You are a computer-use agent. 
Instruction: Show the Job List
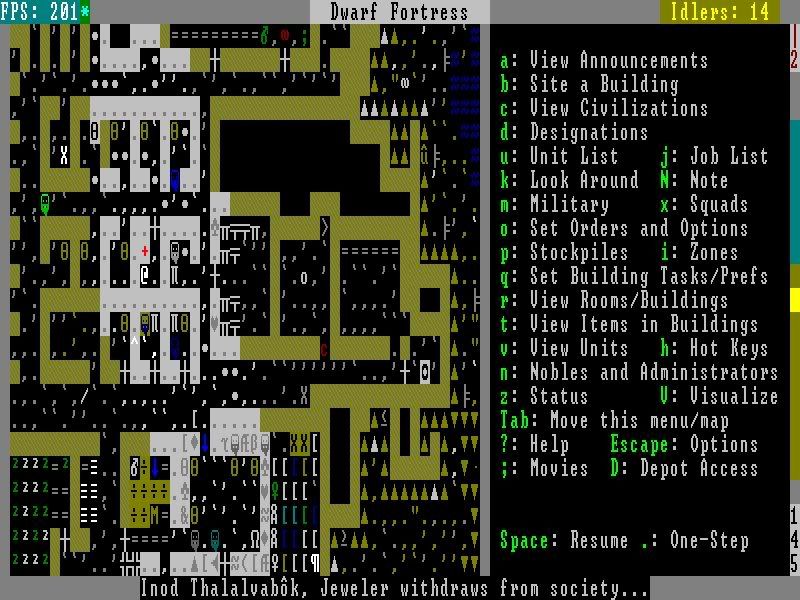(x=714, y=157)
